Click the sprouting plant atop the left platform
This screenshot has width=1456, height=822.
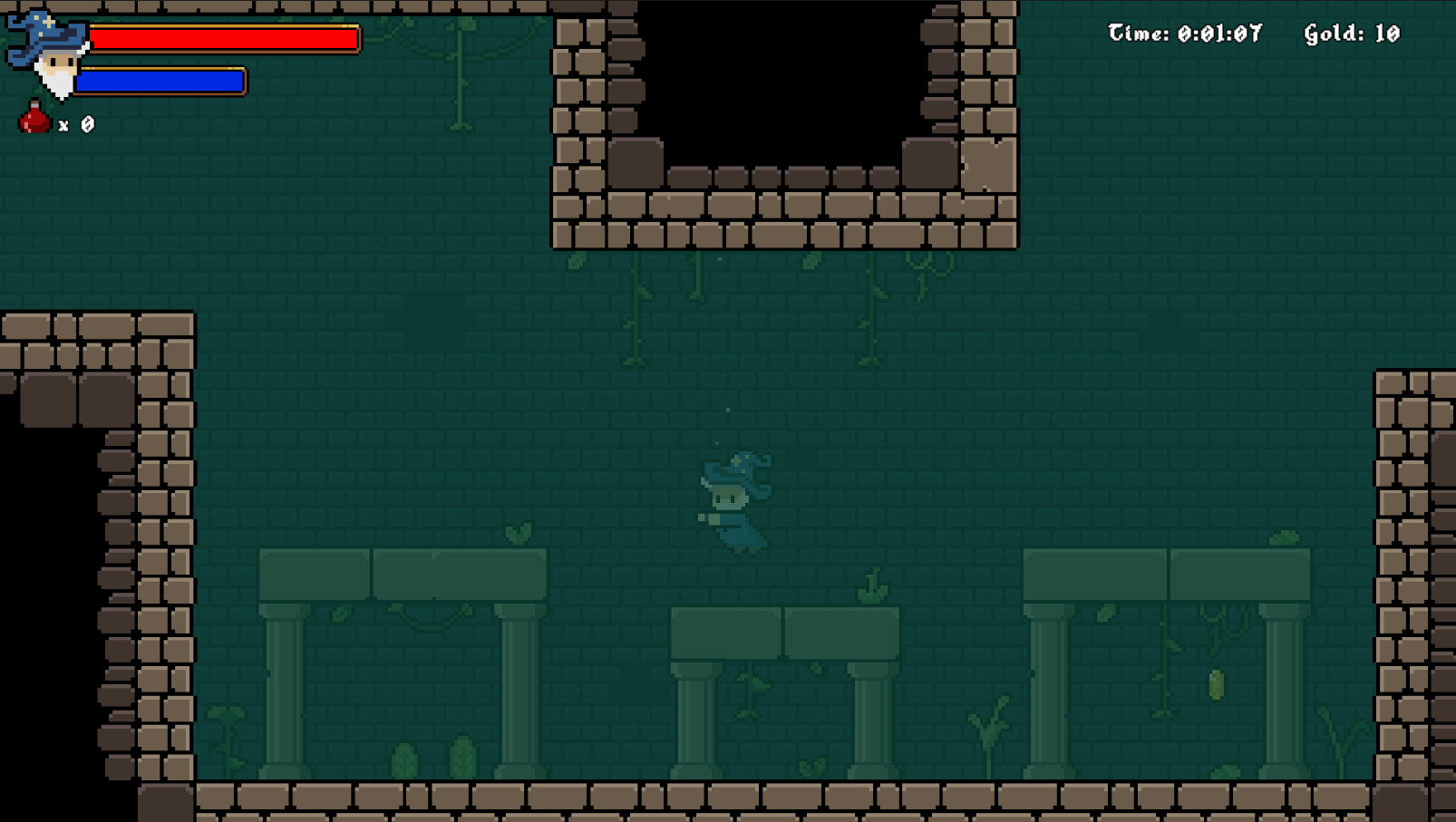point(517,533)
